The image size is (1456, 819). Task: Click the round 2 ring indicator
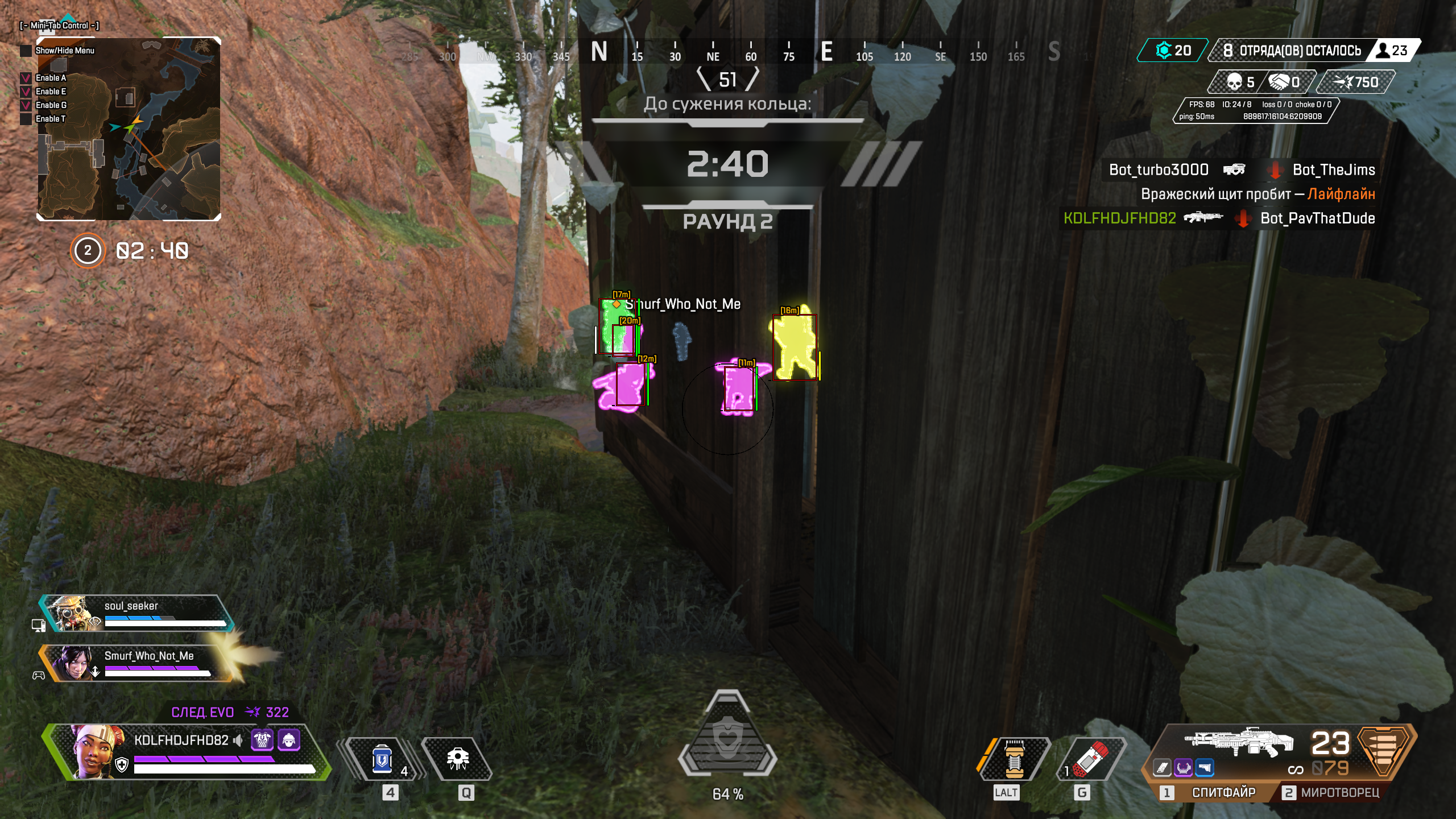(88, 250)
